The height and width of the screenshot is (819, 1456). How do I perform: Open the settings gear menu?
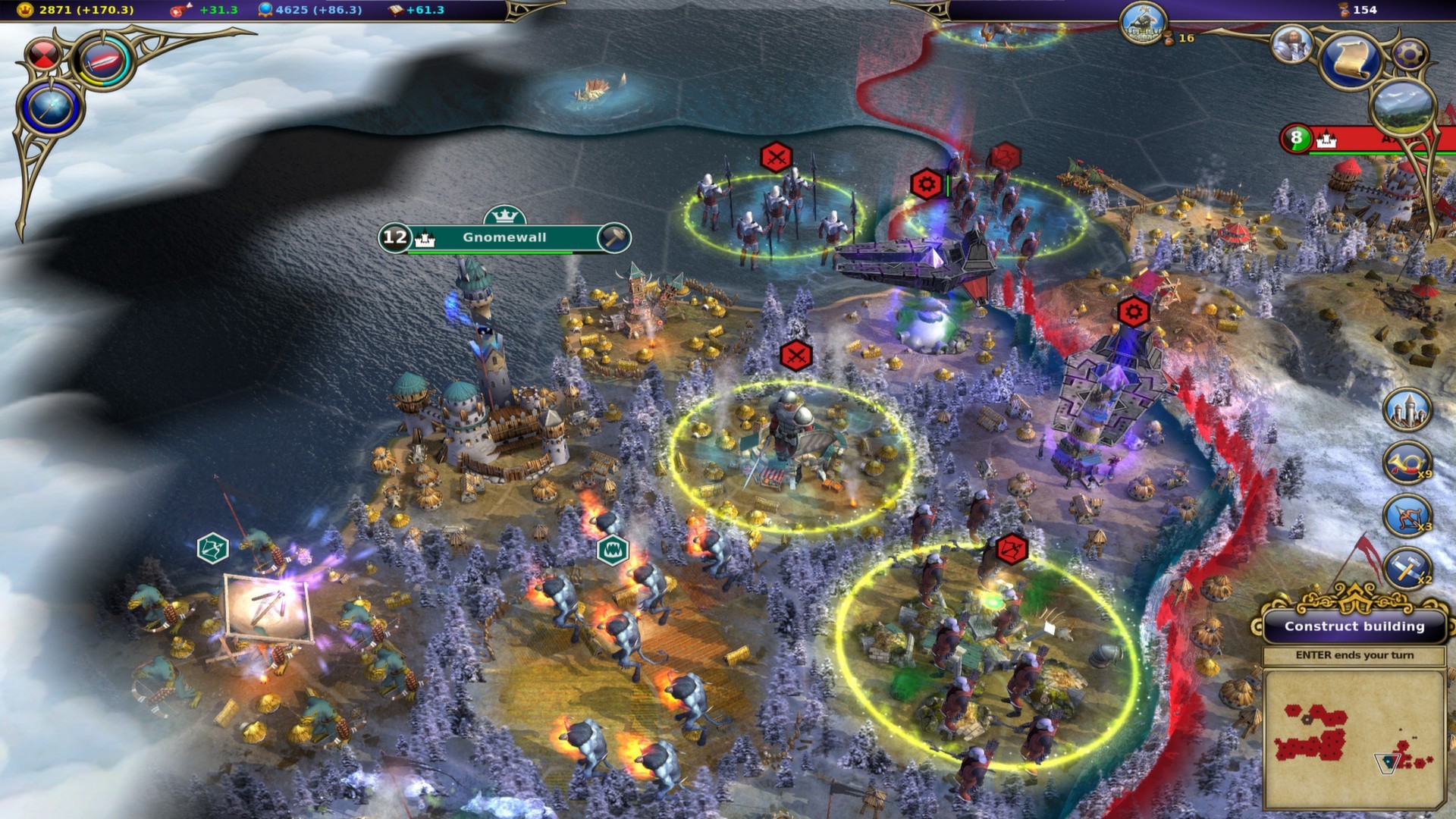(x=1410, y=53)
